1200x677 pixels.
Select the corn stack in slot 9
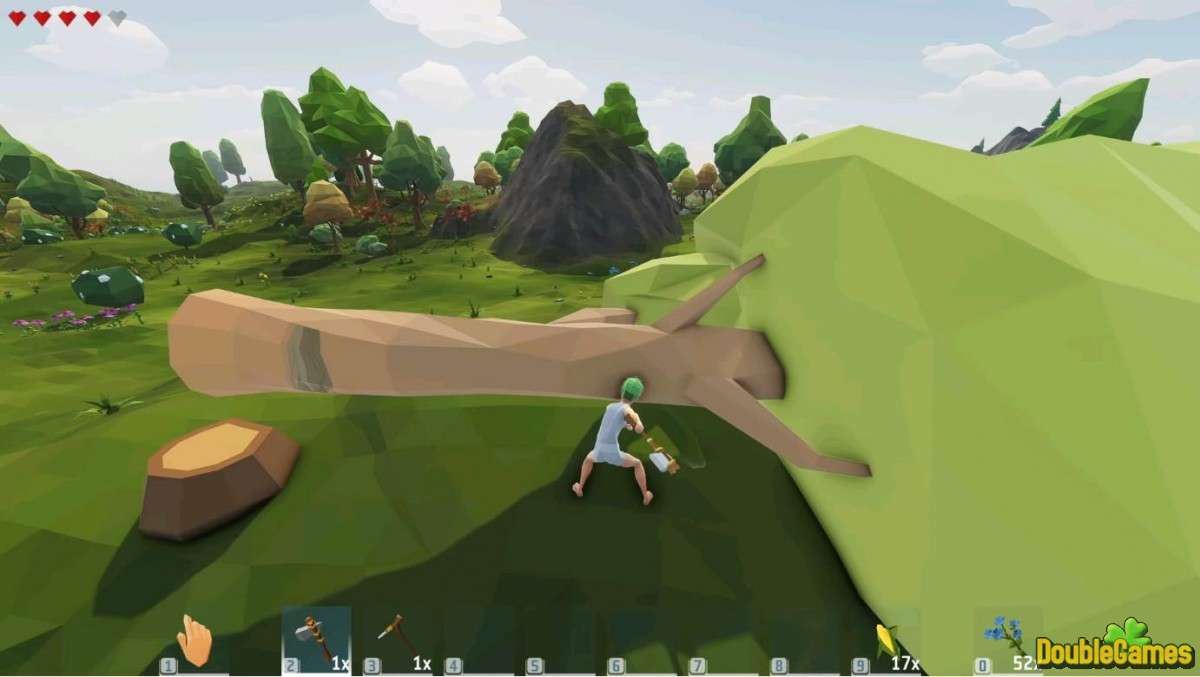[886, 640]
